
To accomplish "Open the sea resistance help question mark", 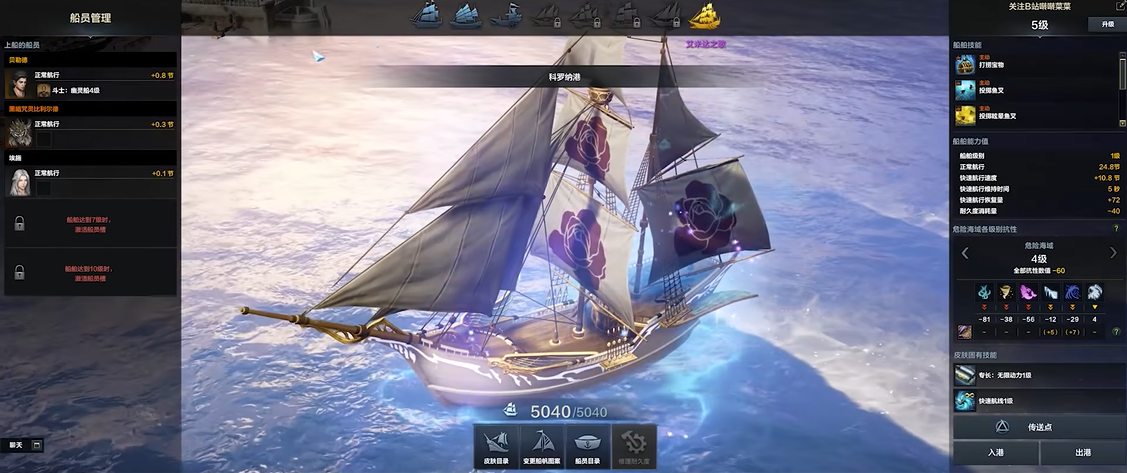I will pos(1116,229).
